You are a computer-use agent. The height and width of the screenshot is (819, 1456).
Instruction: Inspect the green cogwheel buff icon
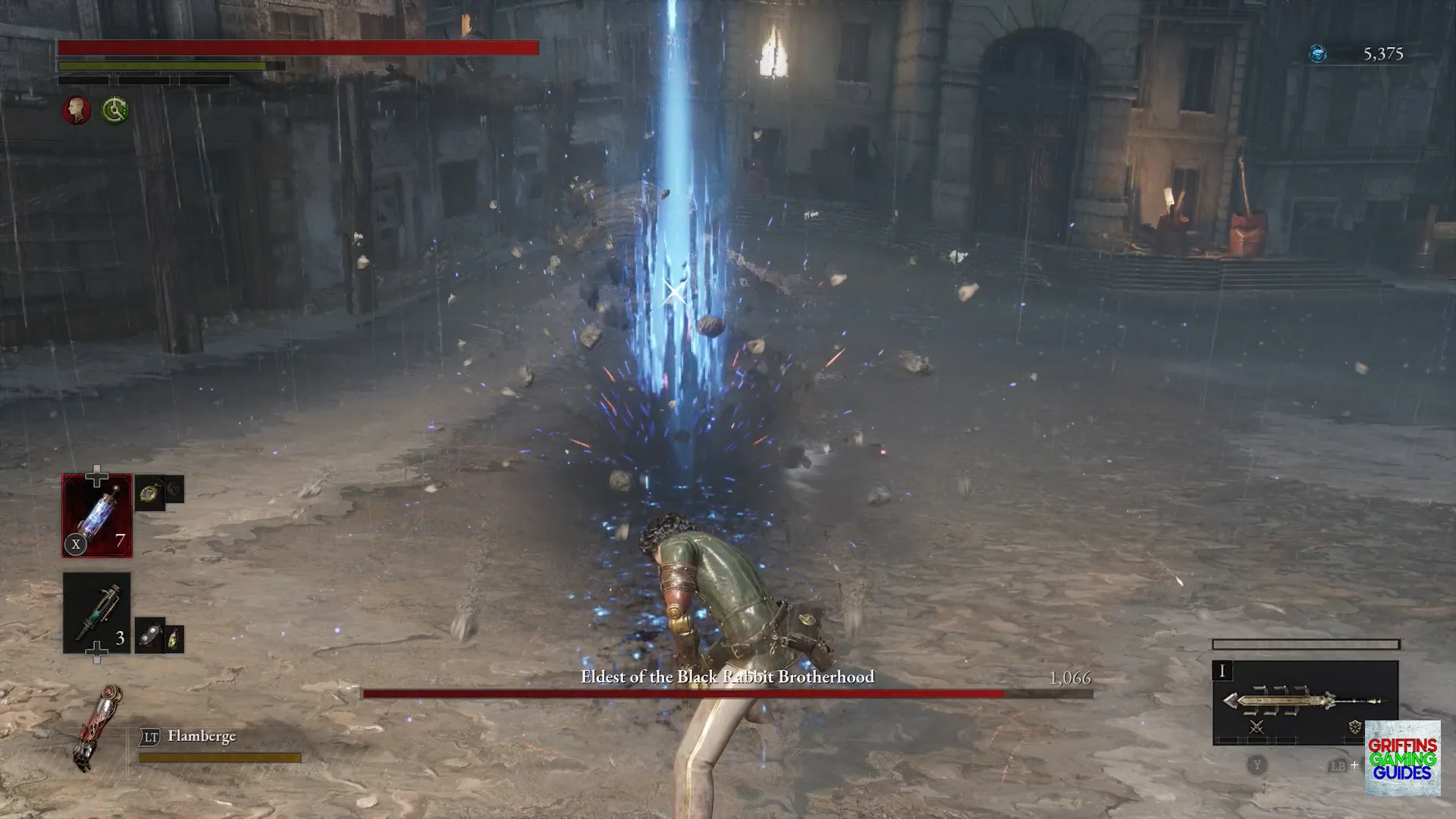pos(115,111)
